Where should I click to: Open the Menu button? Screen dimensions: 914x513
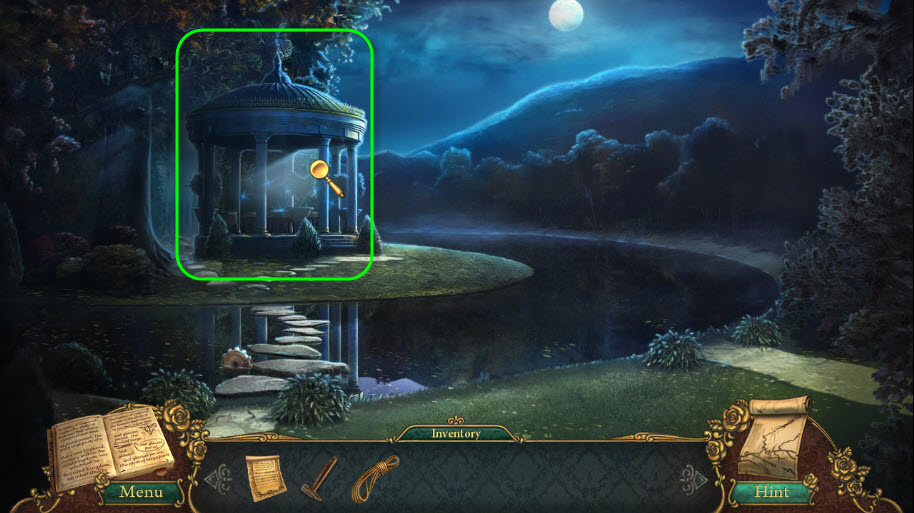pos(140,492)
